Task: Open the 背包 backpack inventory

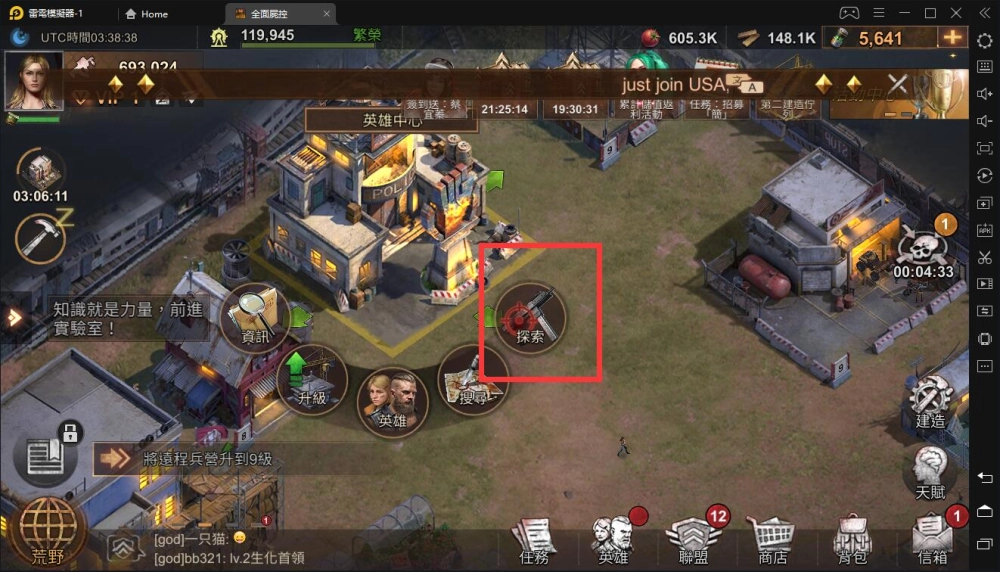Action: 852,541
